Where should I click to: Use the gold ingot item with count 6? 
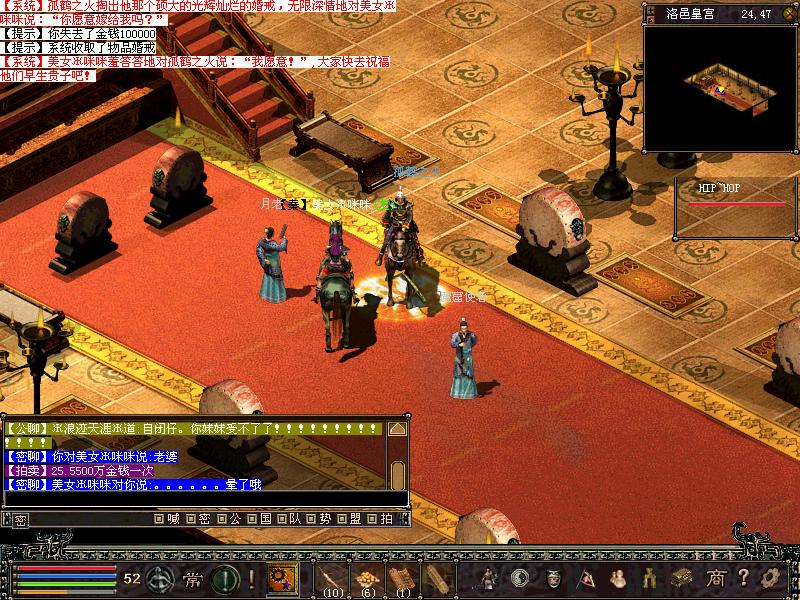[367, 577]
